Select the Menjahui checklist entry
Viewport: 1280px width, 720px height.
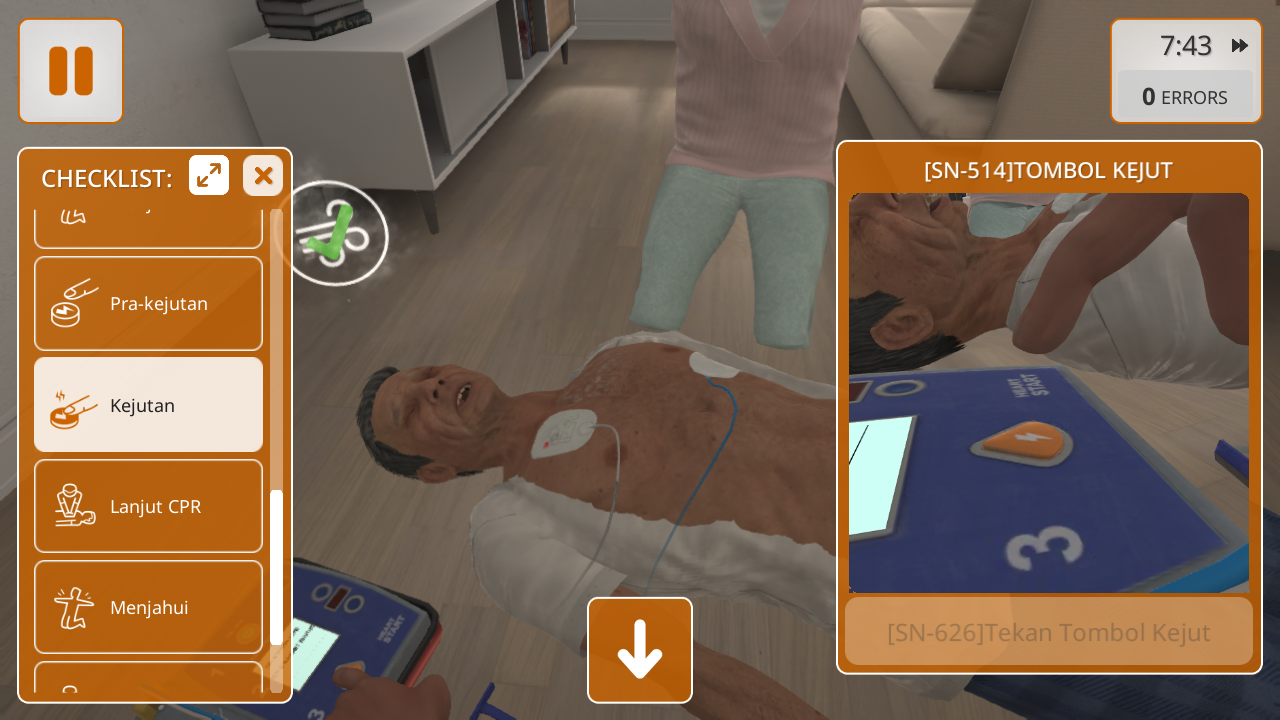149,607
